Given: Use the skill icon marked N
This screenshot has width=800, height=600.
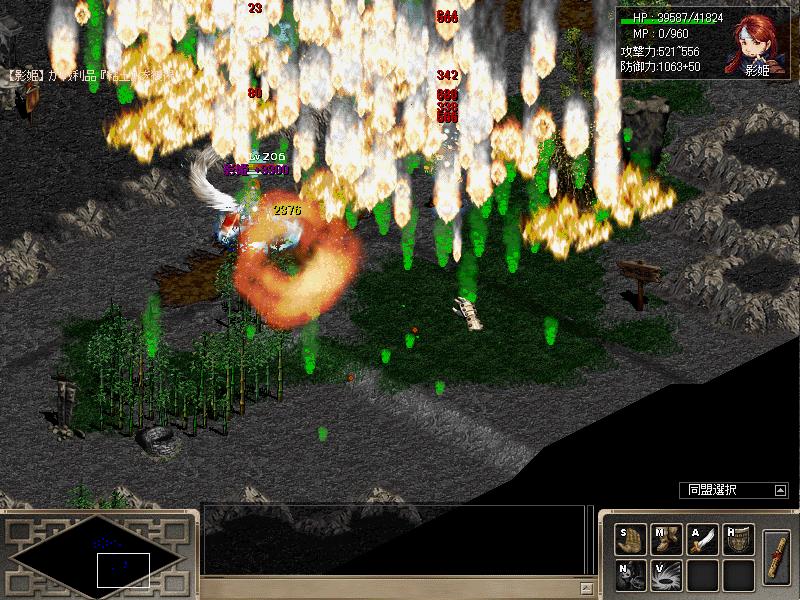Looking at the screenshot, I should (630, 574).
